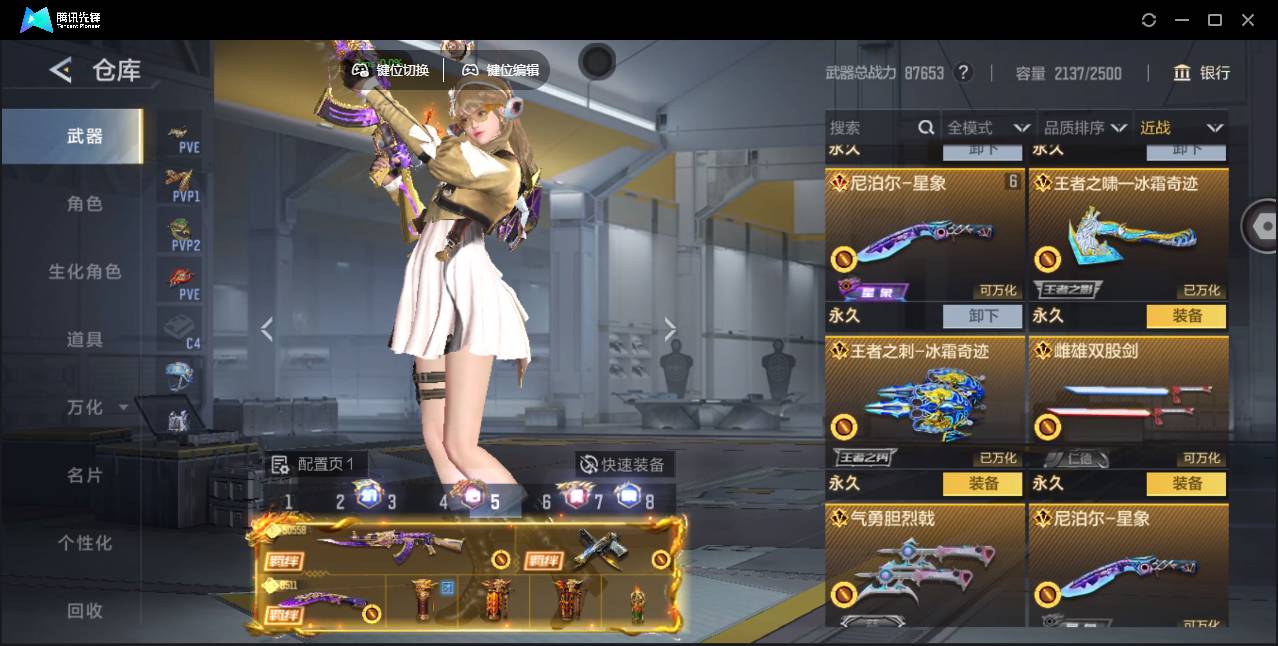Click the 银行 bank button

[1201, 73]
